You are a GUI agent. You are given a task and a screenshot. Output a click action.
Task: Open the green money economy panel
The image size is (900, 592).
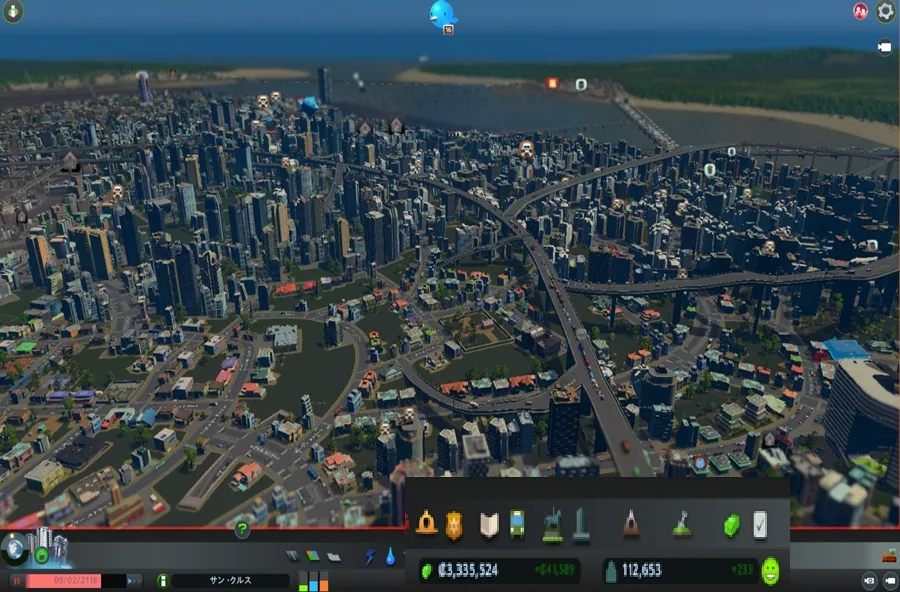(x=732, y=524)
